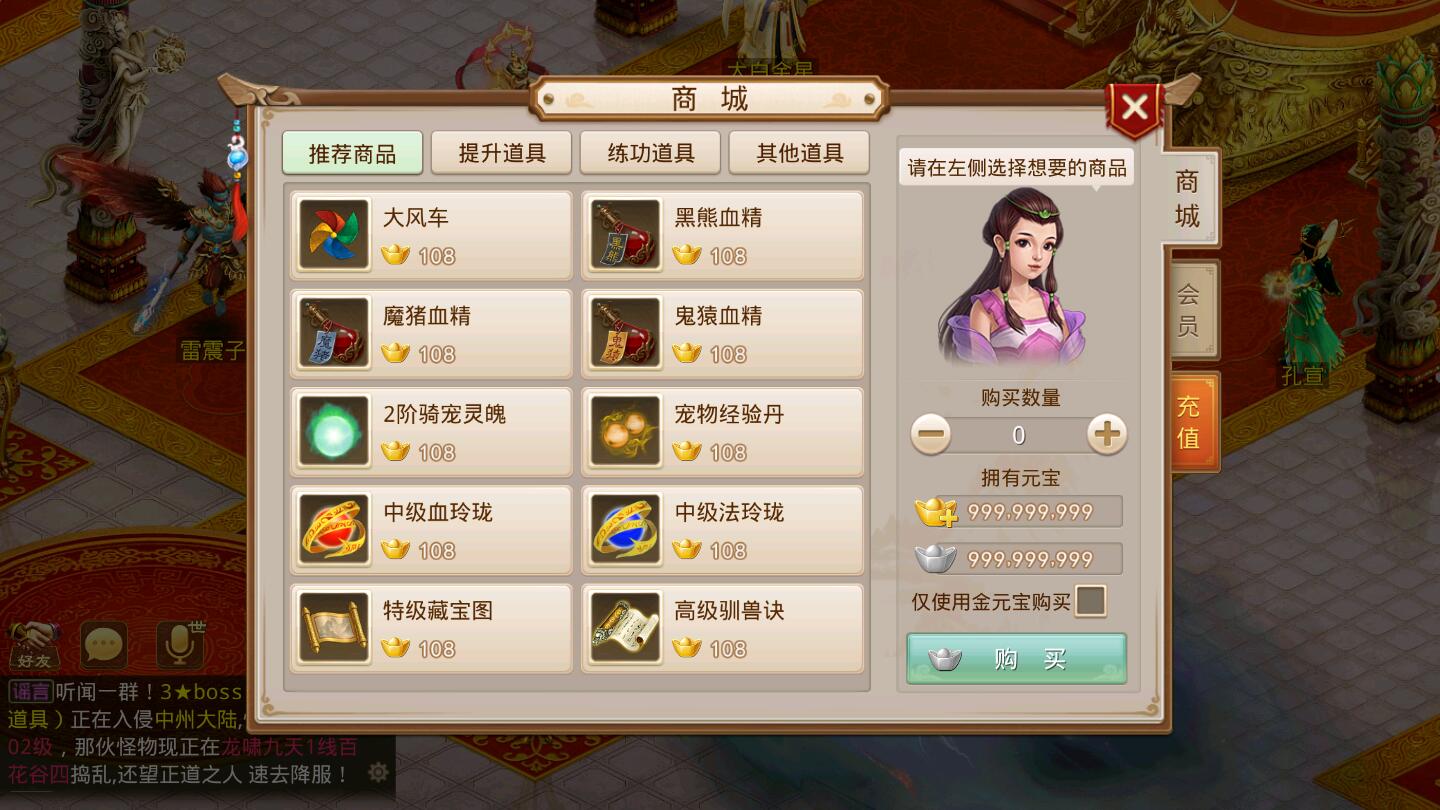This screenshot has height=810, width=1440.
Task: Decrease purchase quantity with the minus button
Action: pyautogui.click(x=931, y=435)
